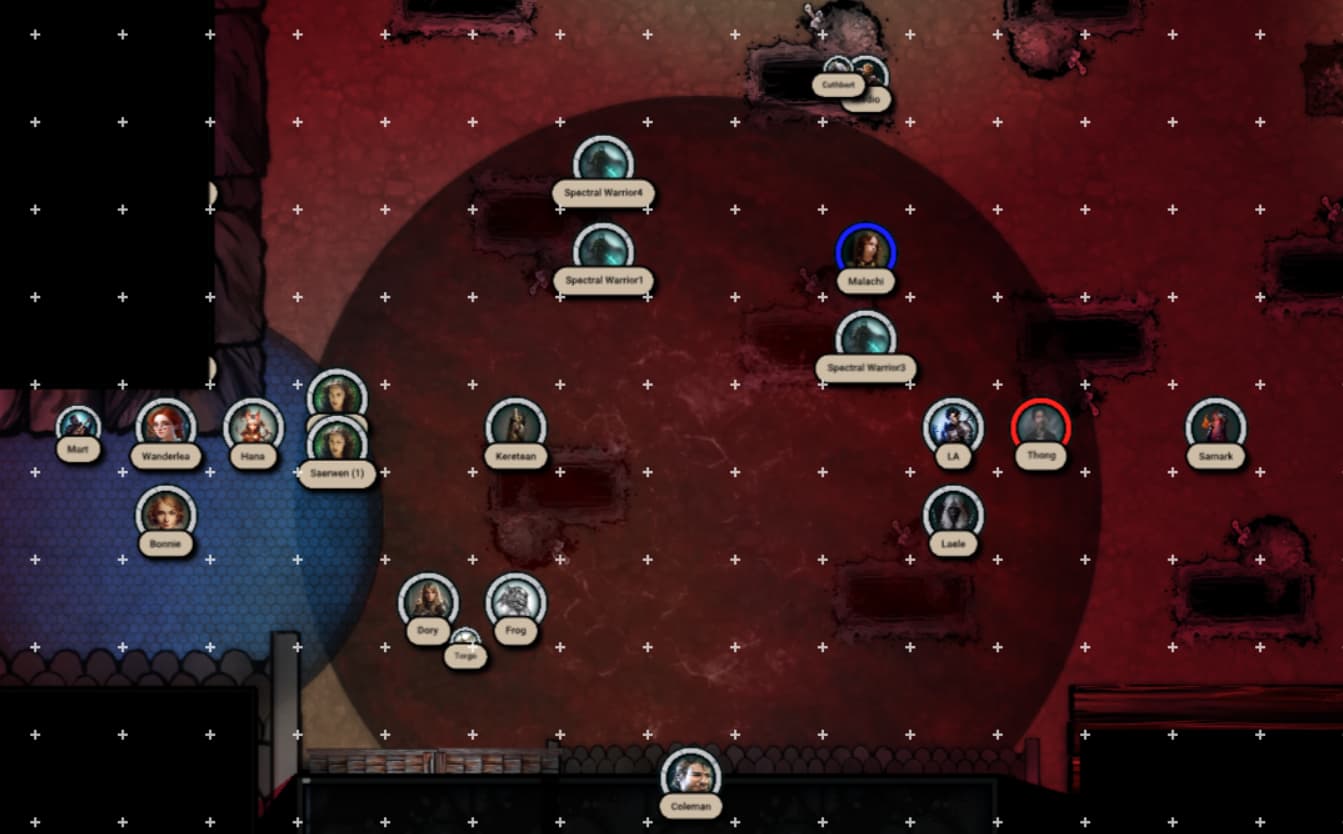1343x834 pixels.
Task: Select the Dory token
Action: tap(428, 602)
